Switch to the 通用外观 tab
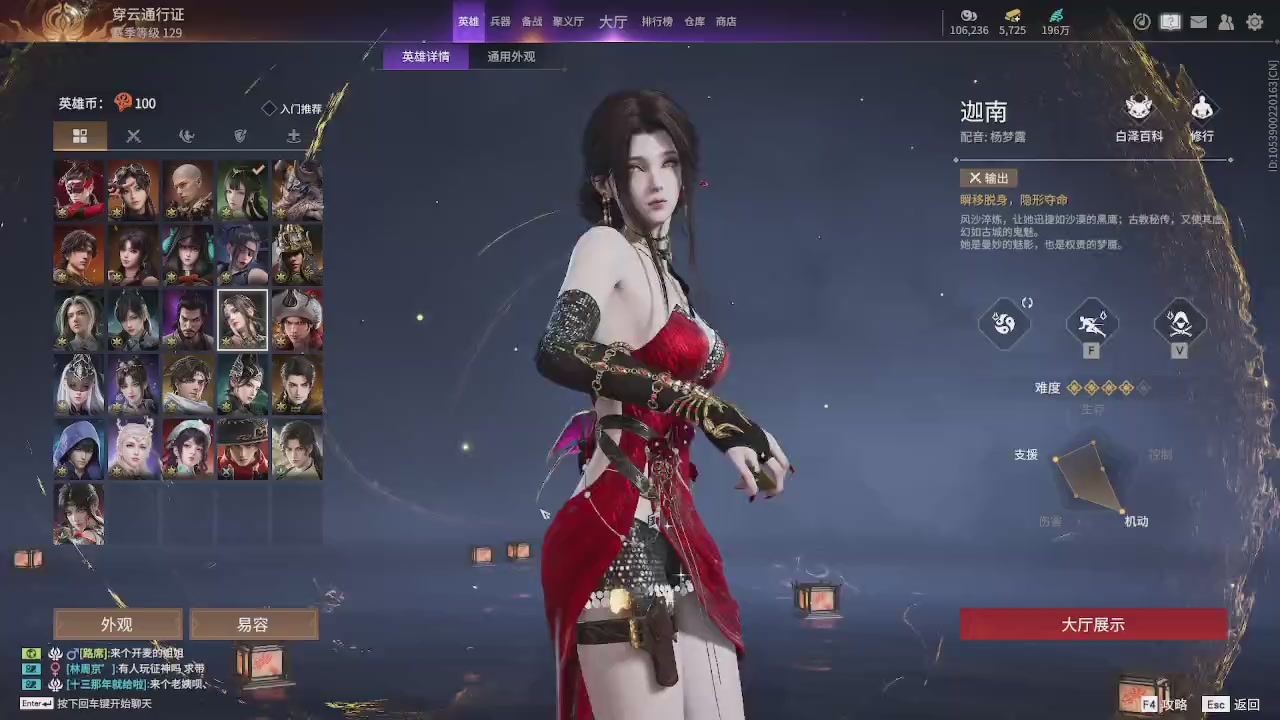Screen dimensions: 1280x720 click(x=511, y=57)
